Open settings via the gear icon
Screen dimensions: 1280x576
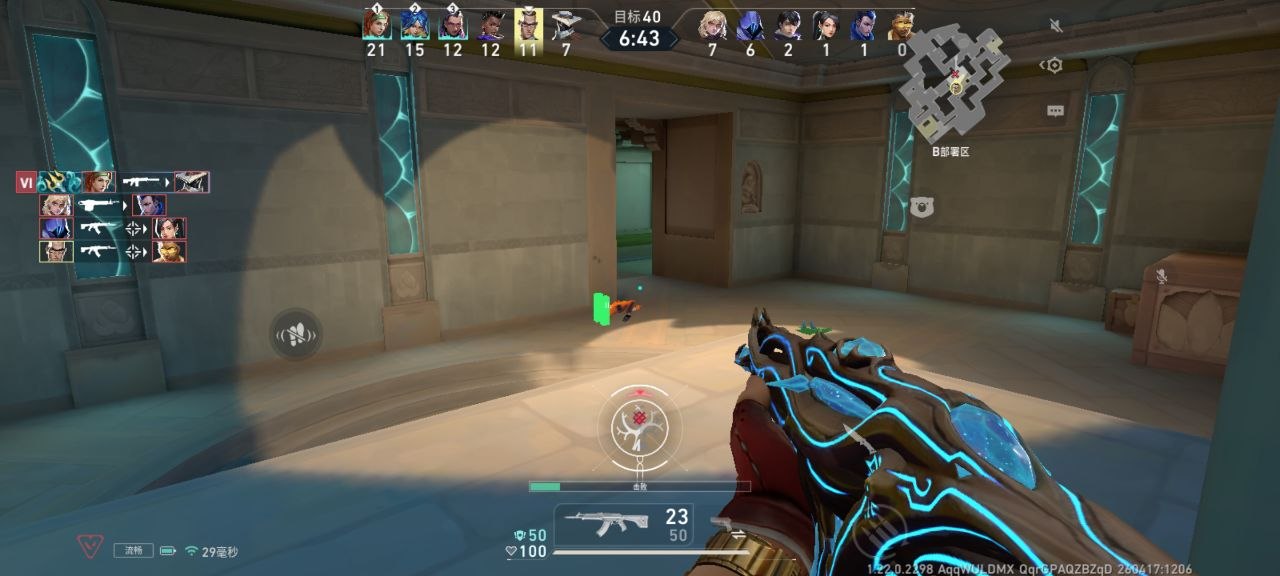[1053, 66]
